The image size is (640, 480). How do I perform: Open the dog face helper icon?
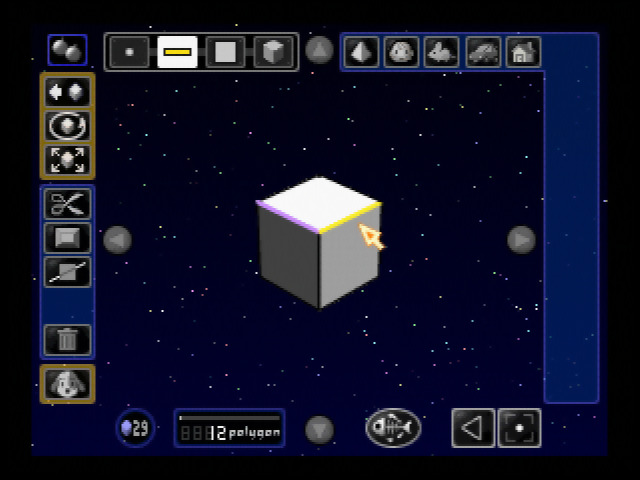point(67,384)
